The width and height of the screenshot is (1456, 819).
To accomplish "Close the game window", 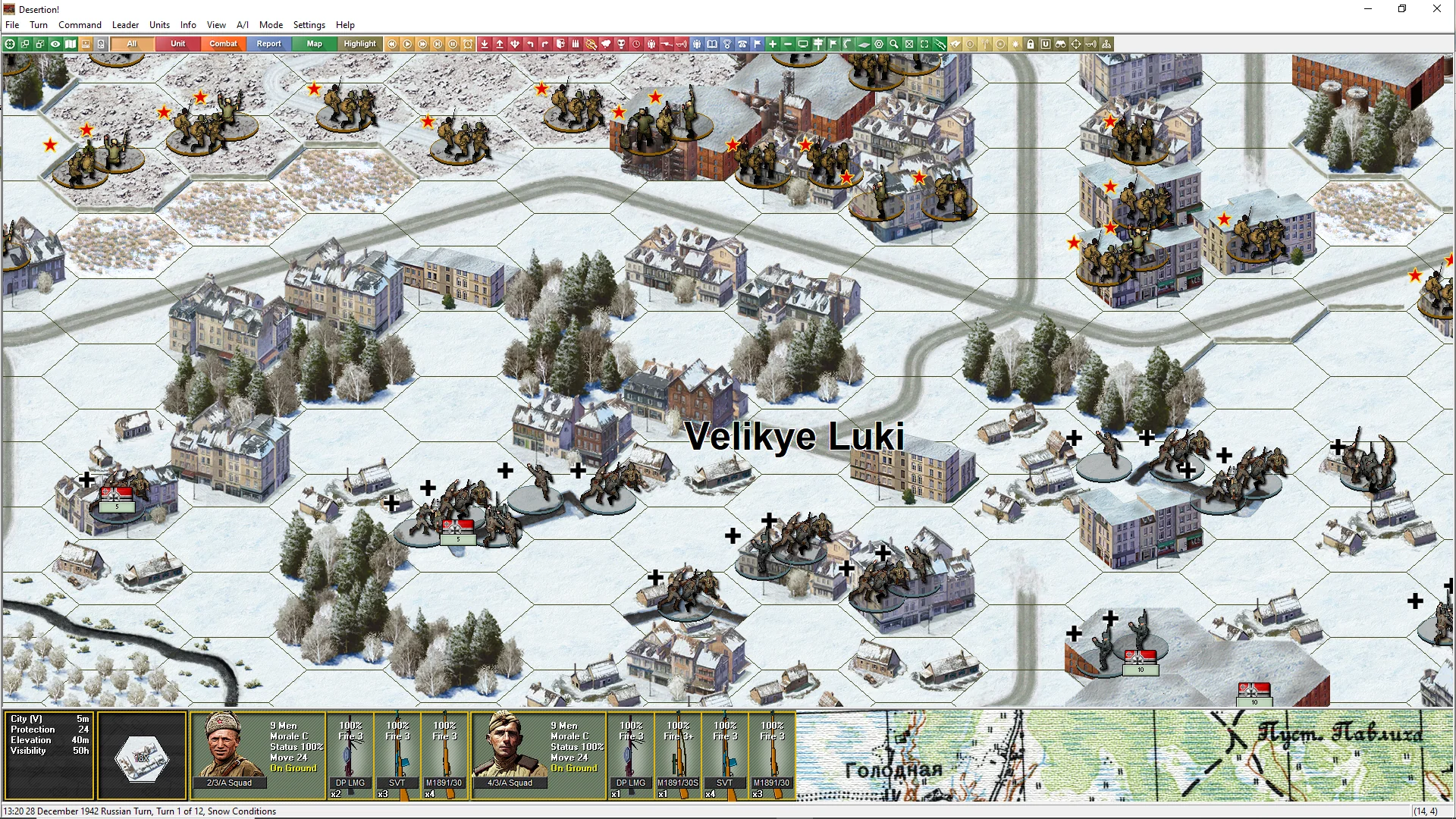I will click(x=1436, y=9).
